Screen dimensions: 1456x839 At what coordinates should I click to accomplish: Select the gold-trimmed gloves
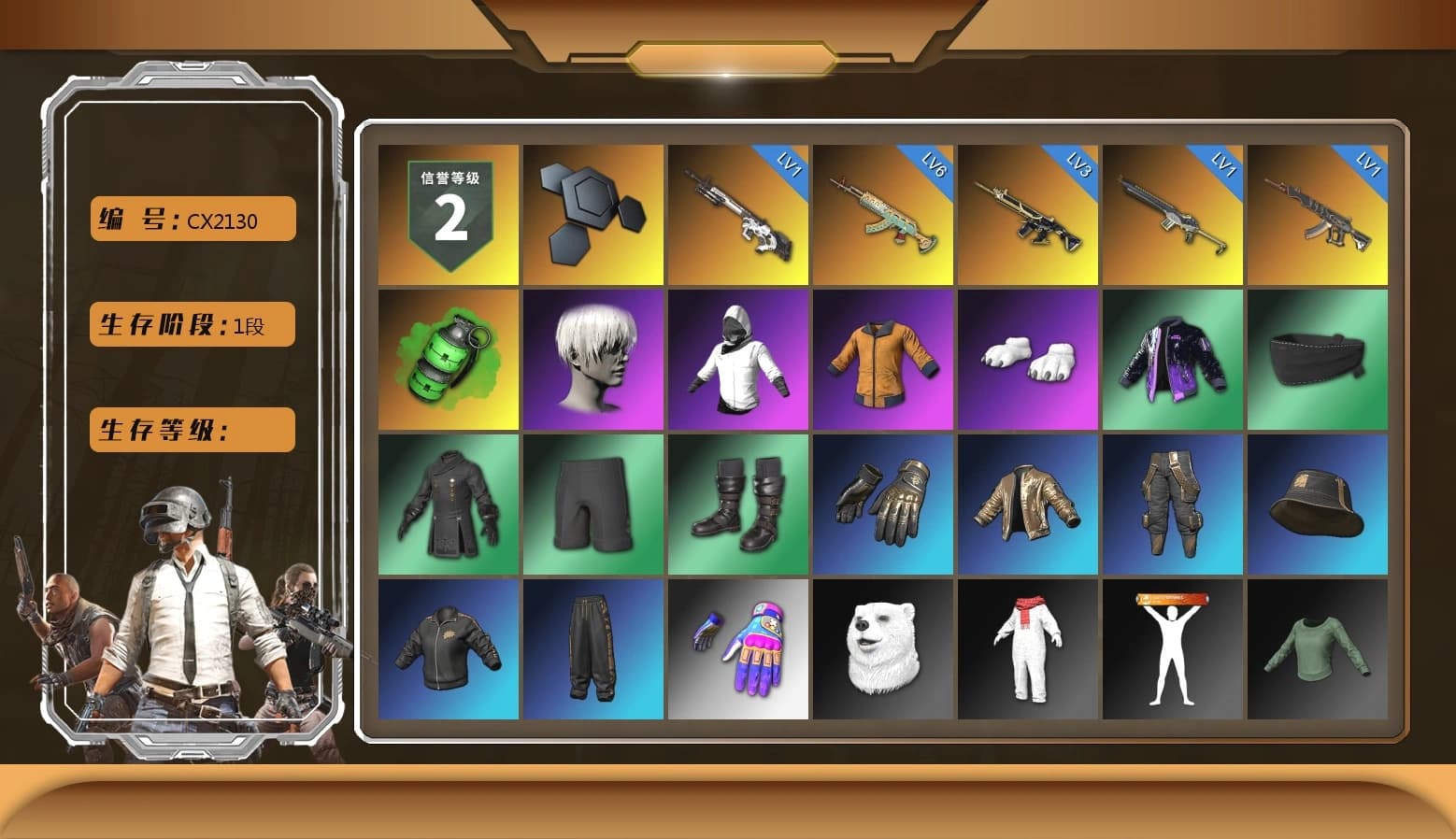(881, 505)
